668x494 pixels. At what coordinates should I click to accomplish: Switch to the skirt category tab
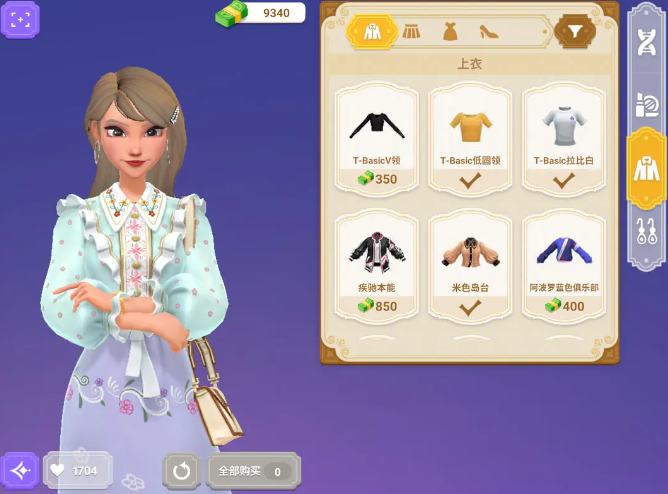coord(412,32)
